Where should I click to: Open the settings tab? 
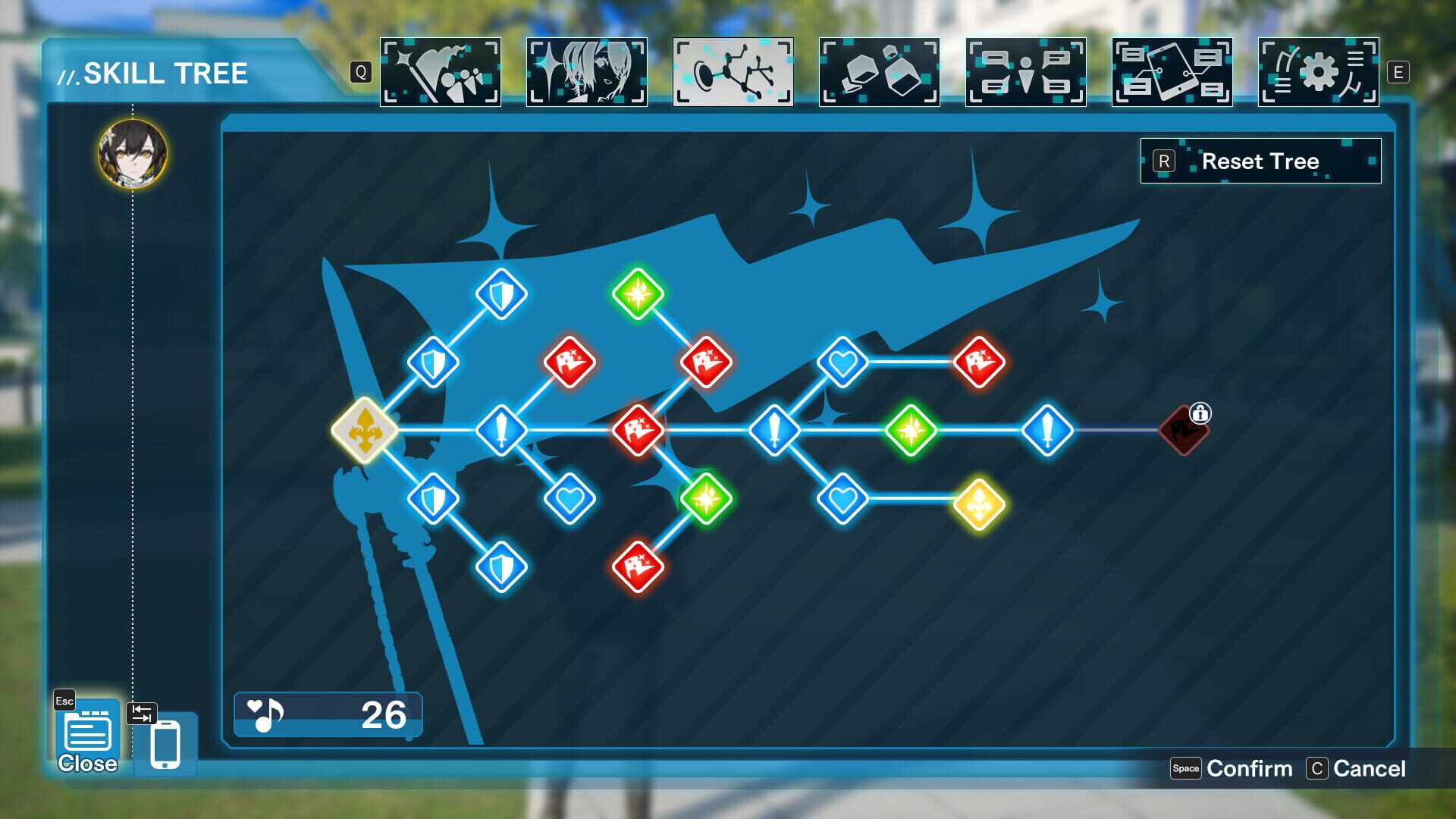tap(1318, 73)
